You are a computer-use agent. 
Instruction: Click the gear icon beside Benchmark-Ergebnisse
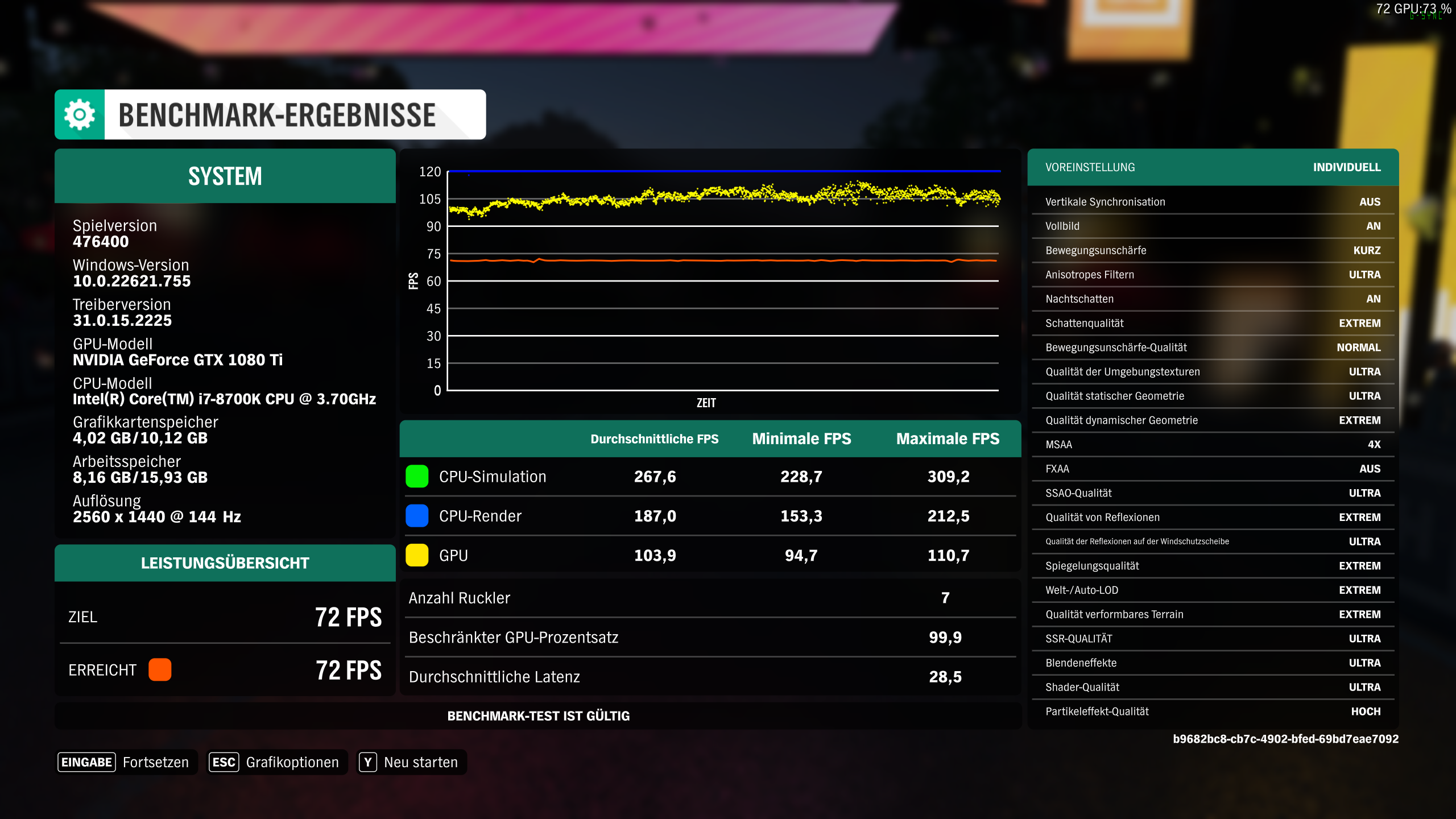pos(79,114)
